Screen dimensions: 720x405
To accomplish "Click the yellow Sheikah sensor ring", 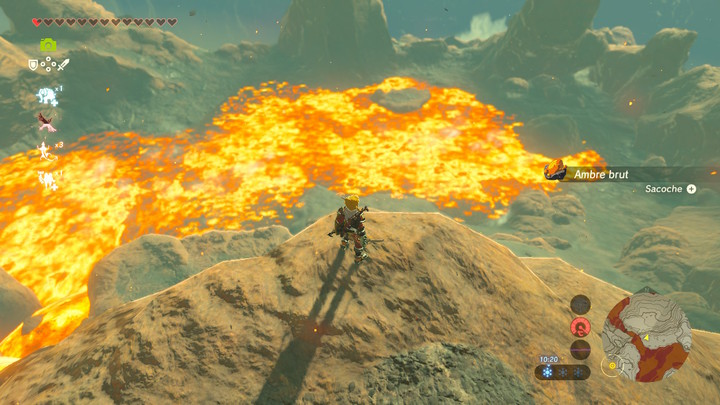I will 610,366.
